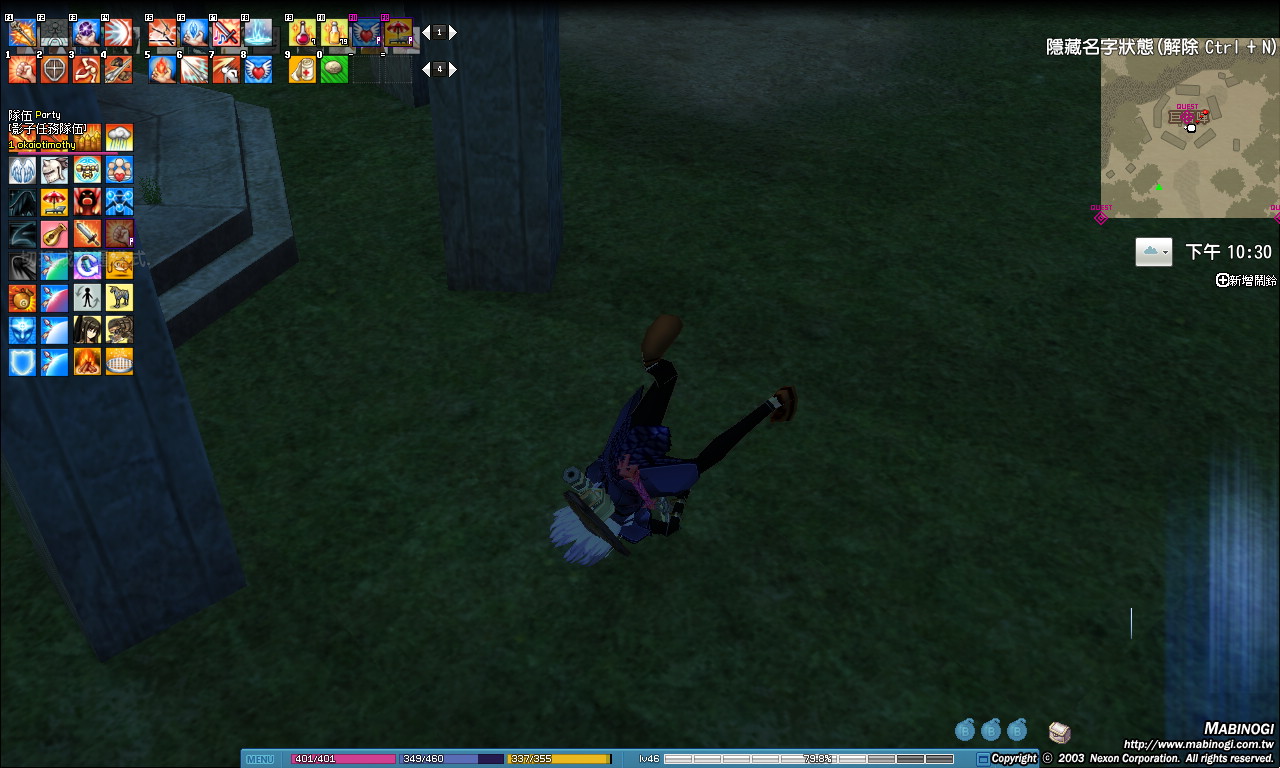
Task: Cast the fire-in-hand skill in slot 5
Action: click(162, 69)
